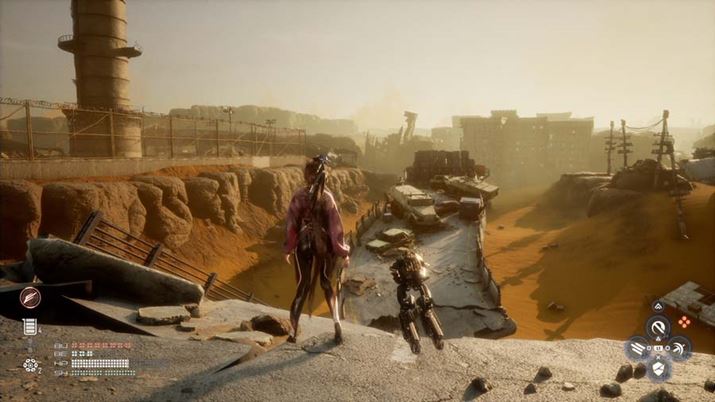This screenshot has height=402, width=715.
Task: Click the four red dots indicator
Action: 684,322
